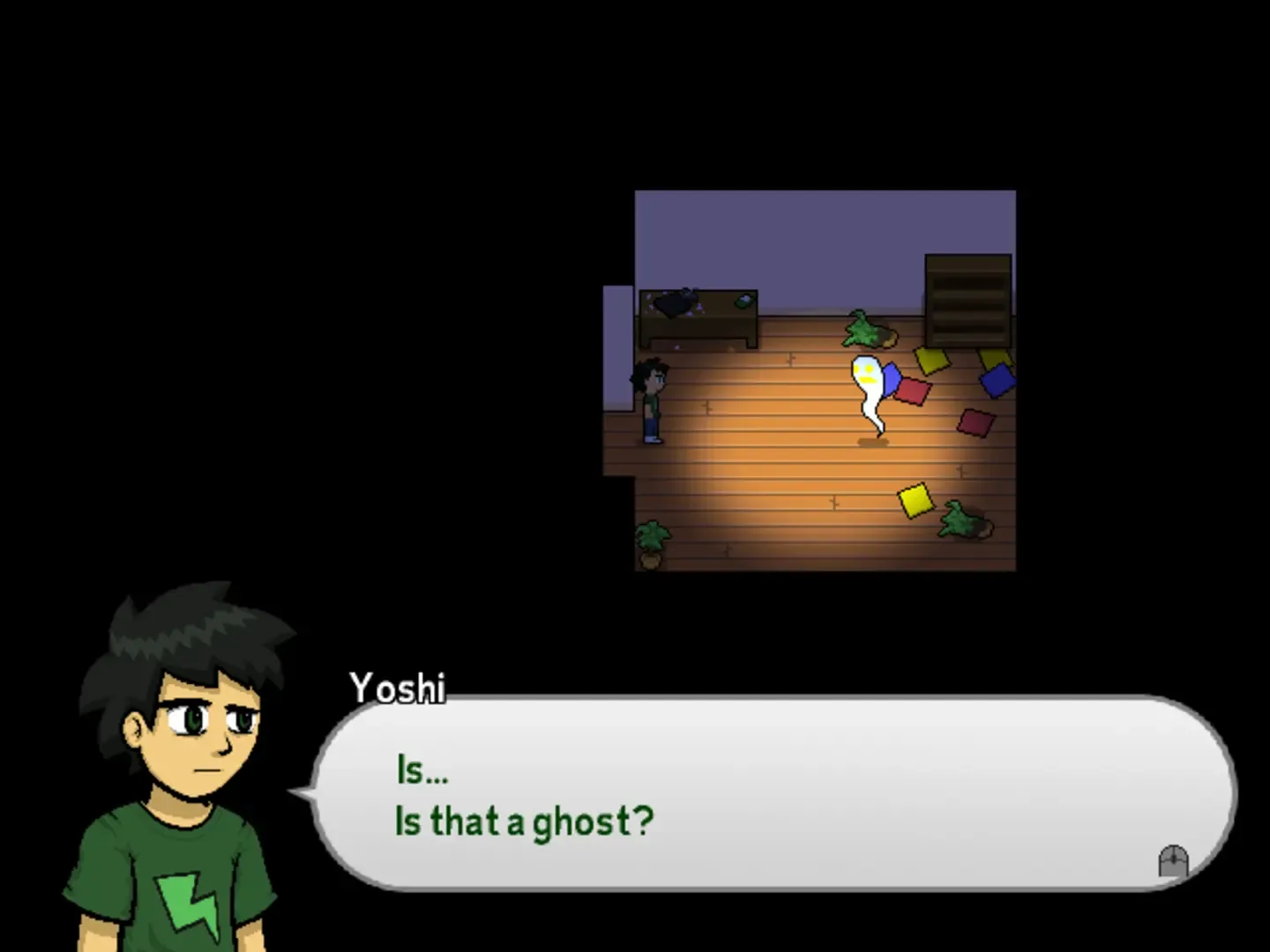The height and width of the screenshot is (952, 1270).
Task: Click the ghost's glowing yellow eyes
Action: pyautogui.click(x=866, y=368)
